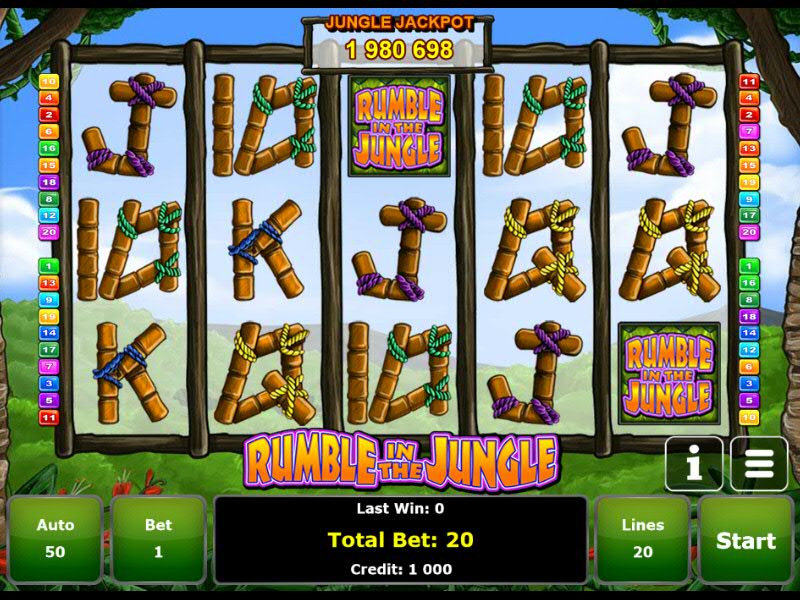Activate the Auto 50 spins button
This screenshot has height=600, width=800.
tap(55, 540)
